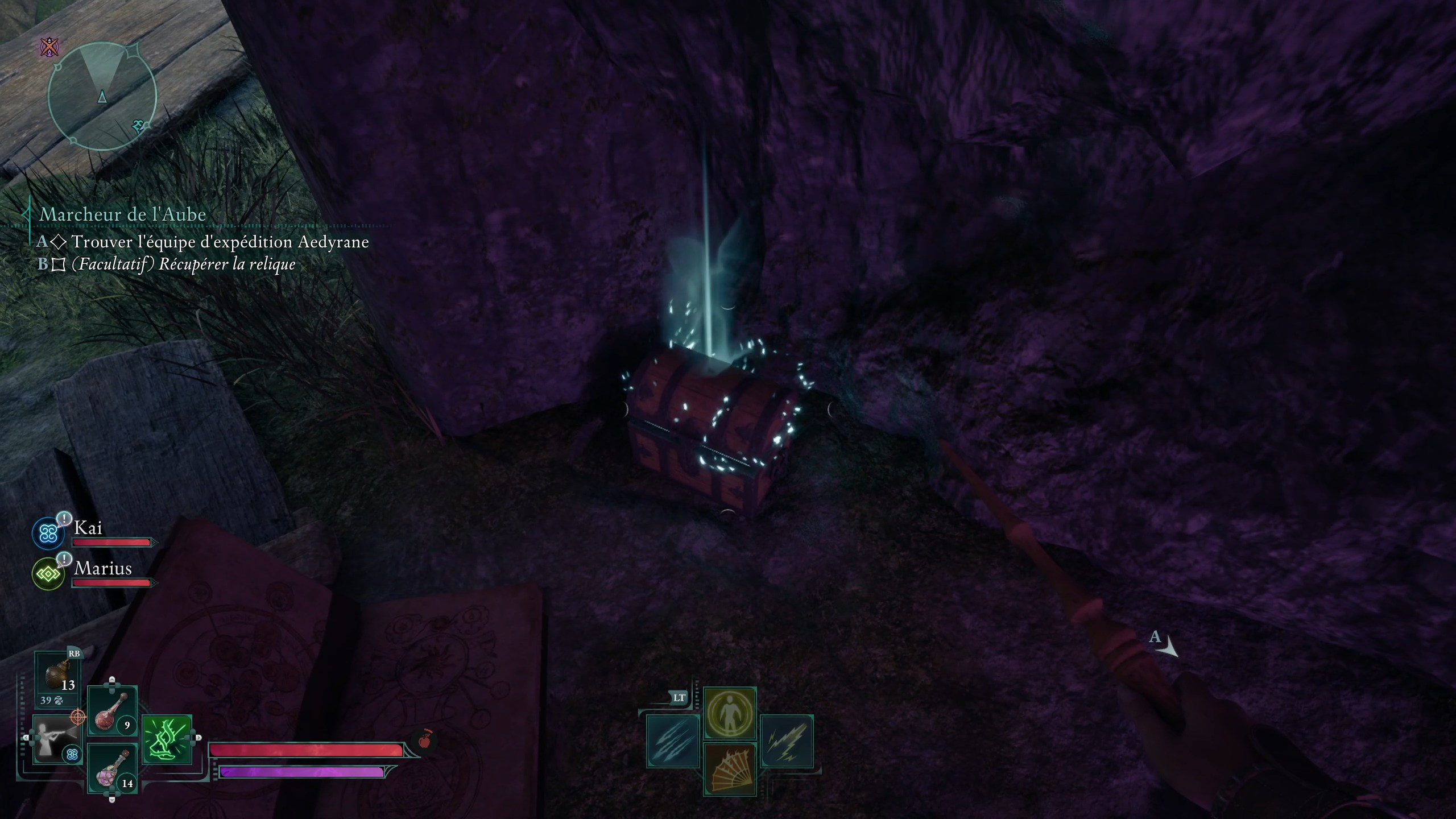Cast the lightning bolt ability
Viewport: 1456px width, 819px height.
coord(787,741)
